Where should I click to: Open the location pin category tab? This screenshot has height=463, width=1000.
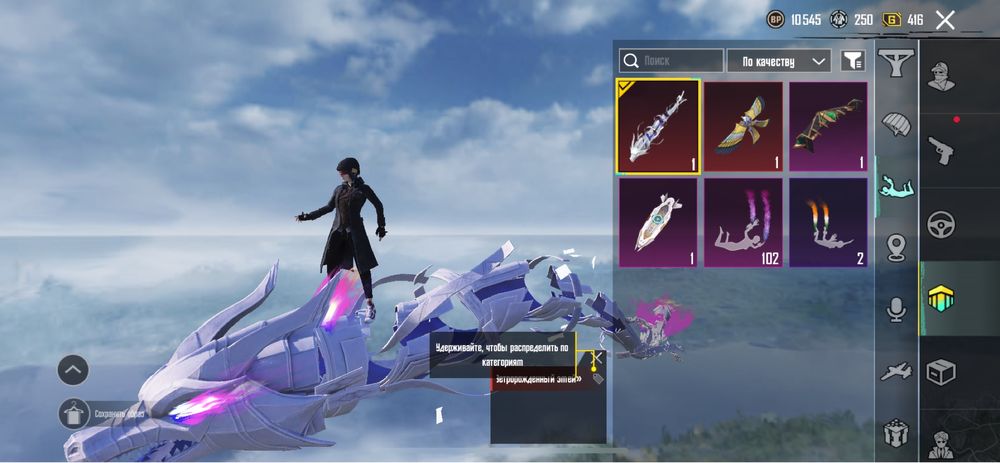[x=896, y=247]
